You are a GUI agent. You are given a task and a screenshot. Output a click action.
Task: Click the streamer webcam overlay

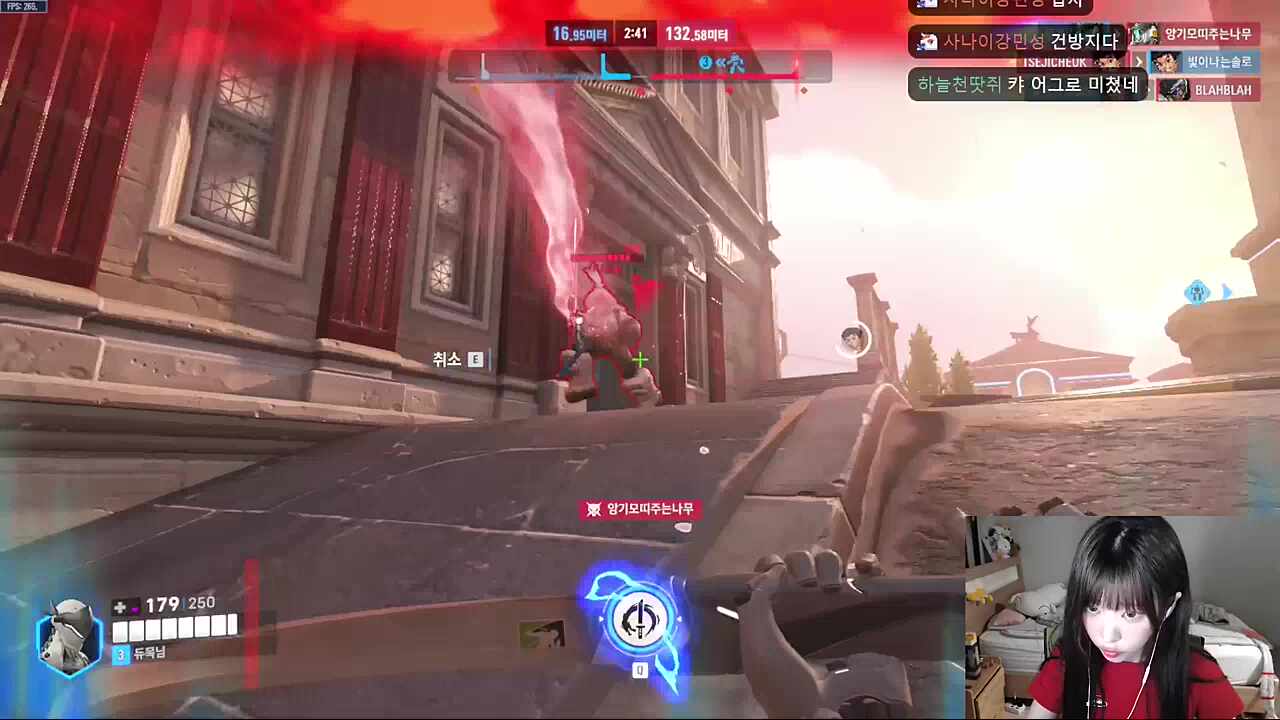pyautogui.click(x=1122, y=618)
